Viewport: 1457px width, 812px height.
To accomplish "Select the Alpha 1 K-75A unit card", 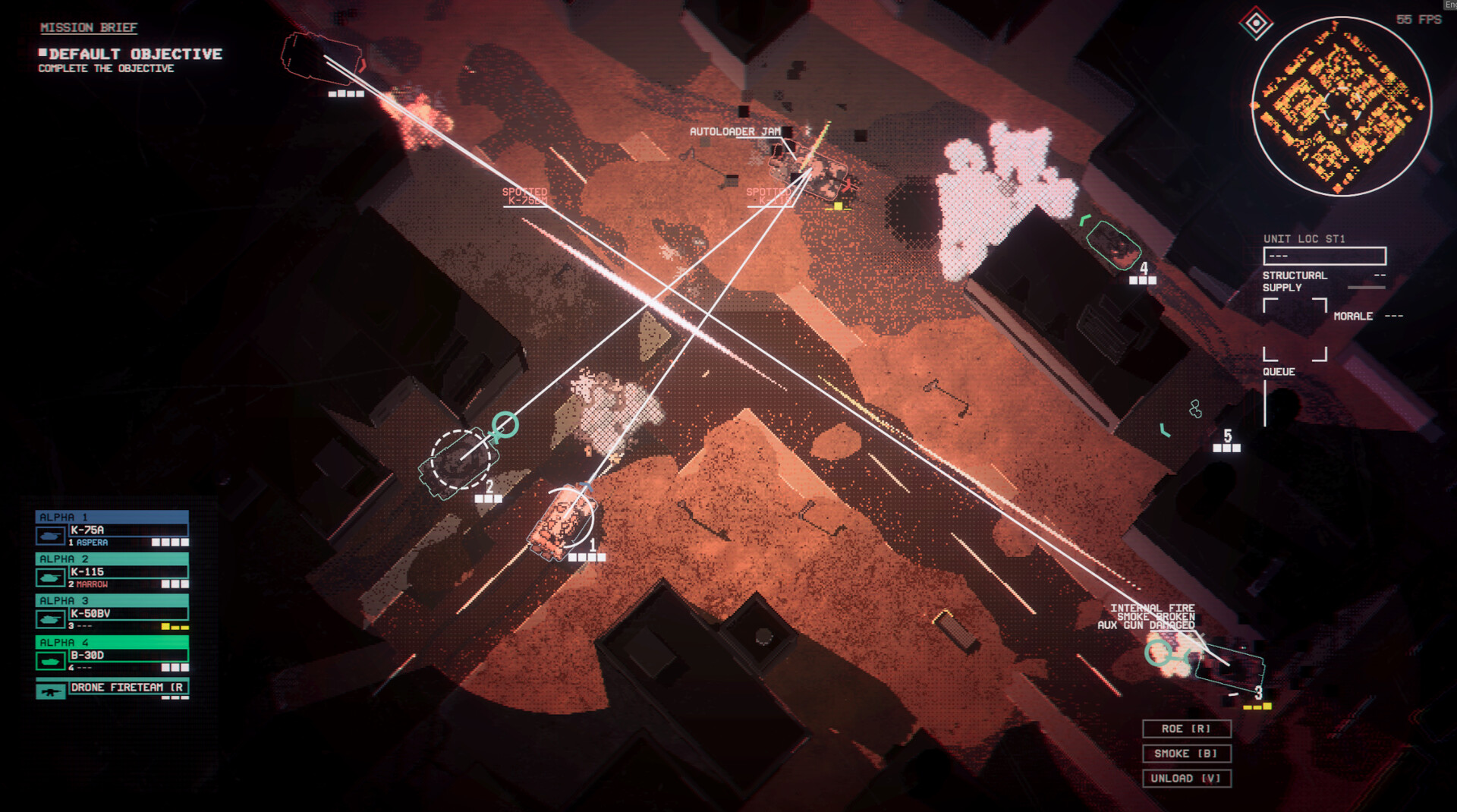I will (112, 529).
